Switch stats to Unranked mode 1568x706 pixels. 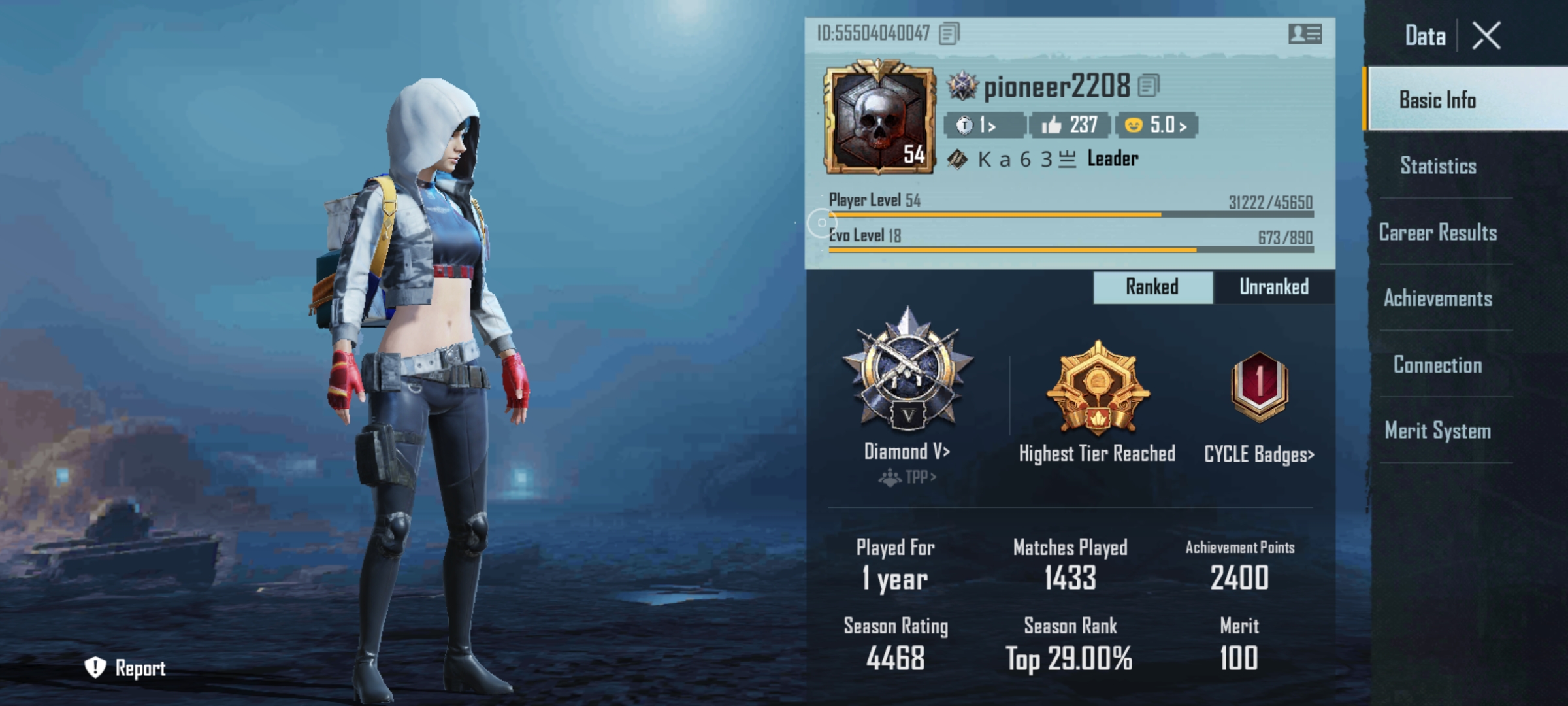(1273, 286)
